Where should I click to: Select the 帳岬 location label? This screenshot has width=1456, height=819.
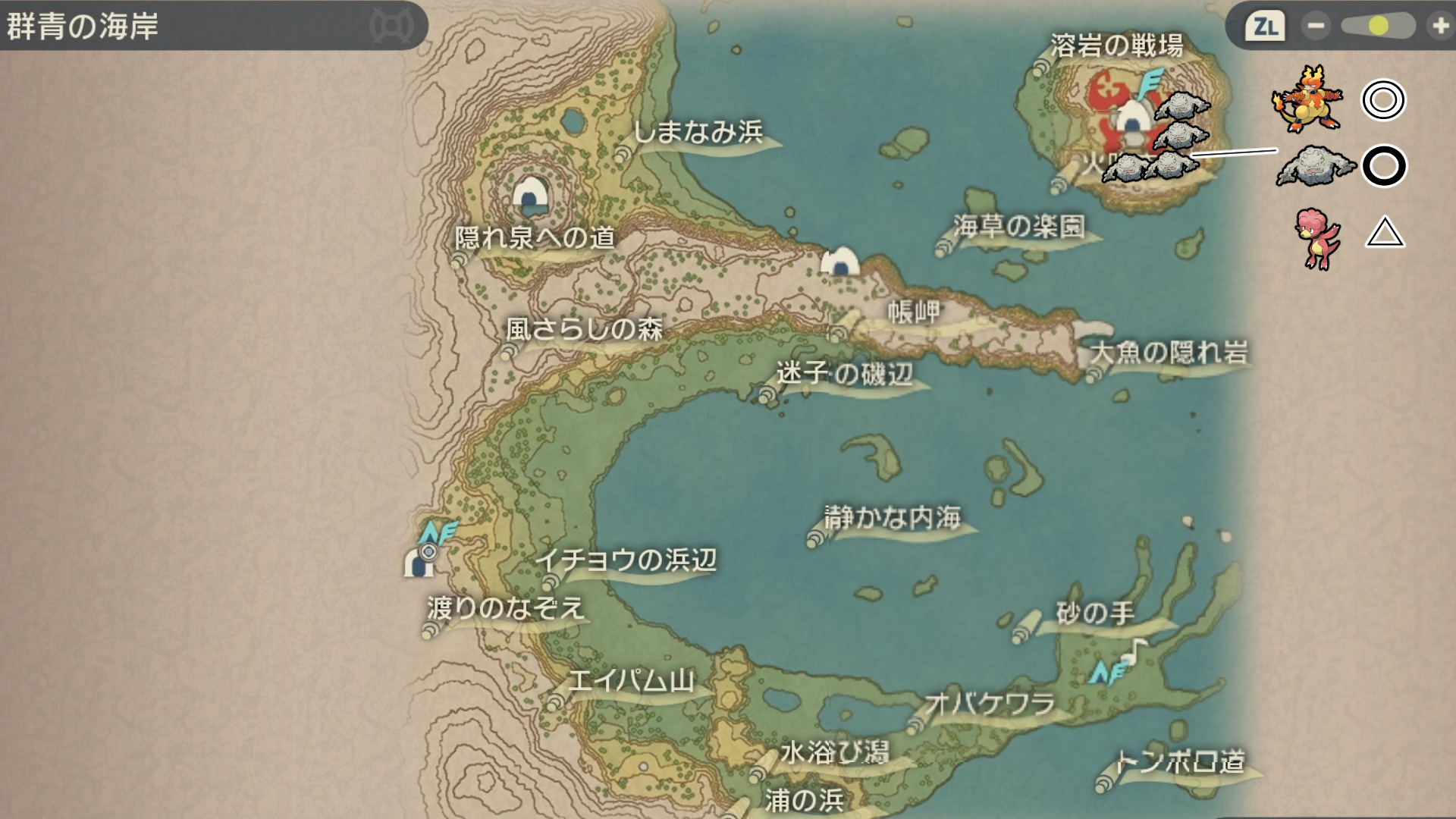click(914, 311)
